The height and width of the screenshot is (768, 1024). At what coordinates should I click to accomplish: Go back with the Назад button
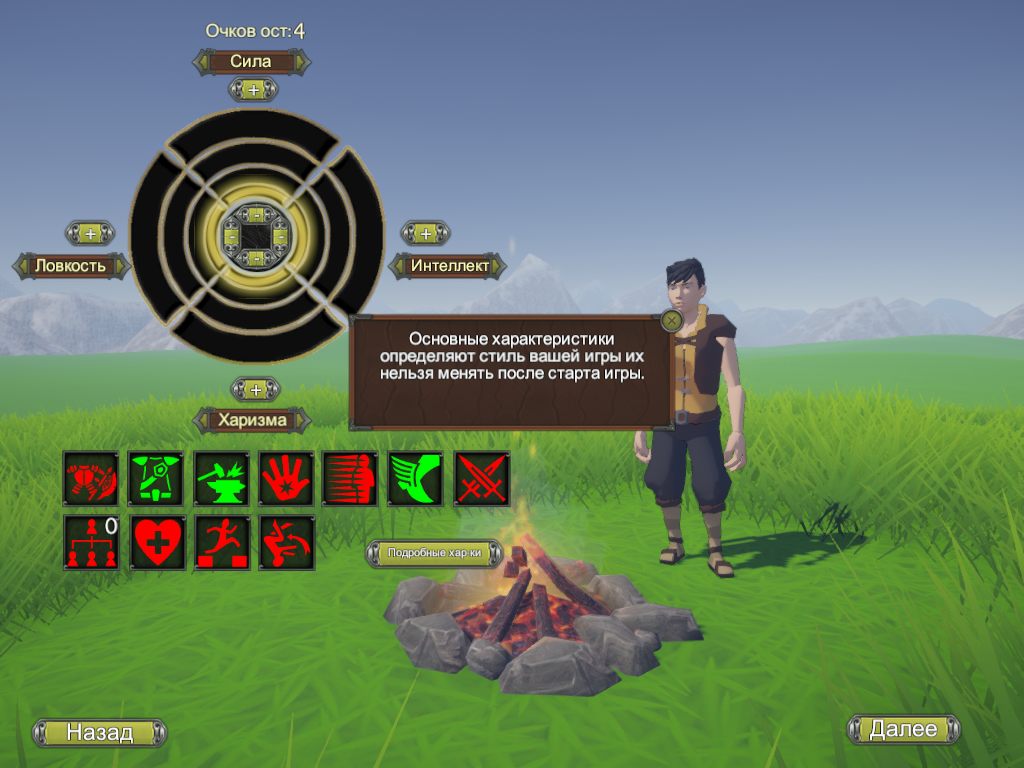[x=100, y=732]
